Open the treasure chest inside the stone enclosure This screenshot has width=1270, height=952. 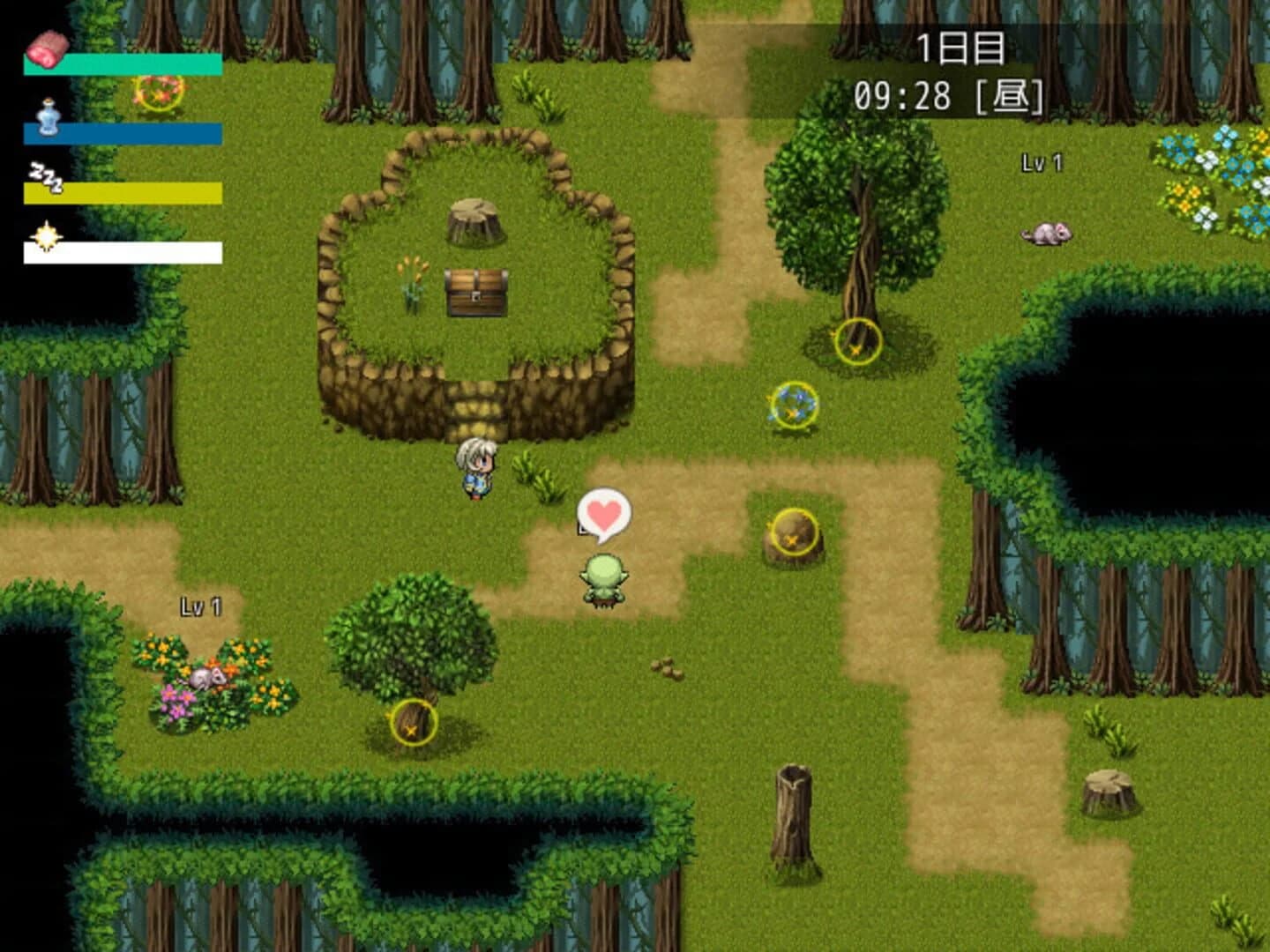pos(474,291)
